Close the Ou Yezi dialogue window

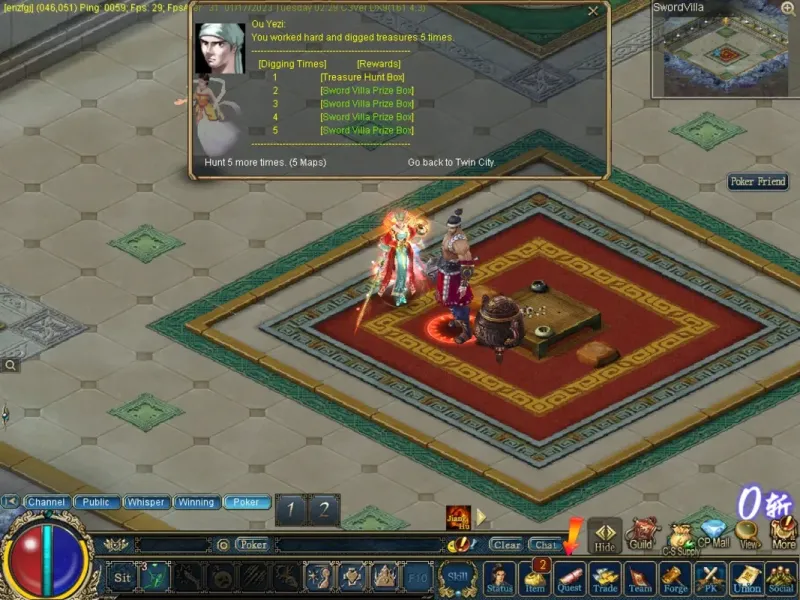pyautogui.click(x=593, y=11)
